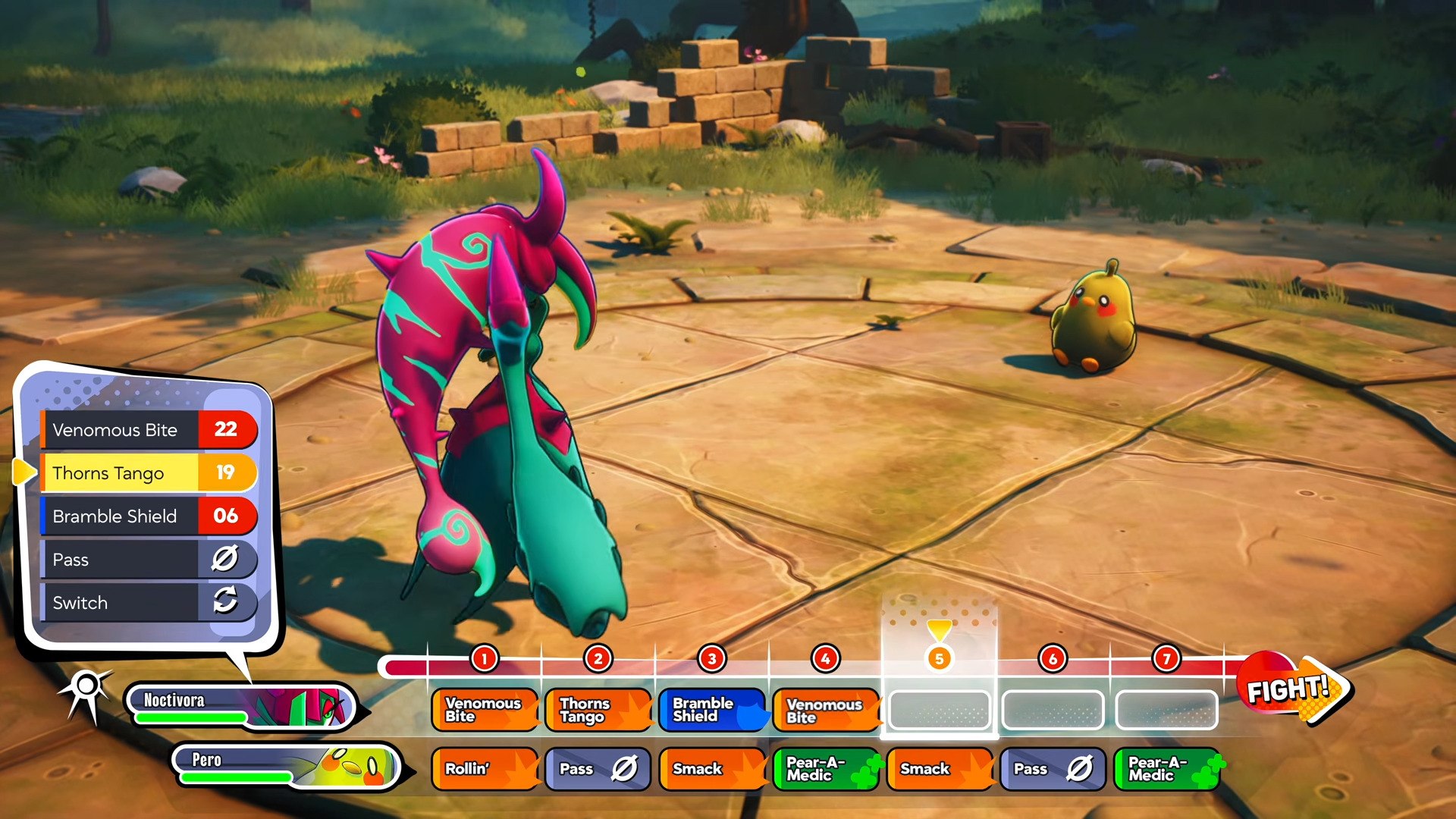Select turn marker 6 on the timeline
This screenshot has width=1456, height=819.
[1053, 658]
